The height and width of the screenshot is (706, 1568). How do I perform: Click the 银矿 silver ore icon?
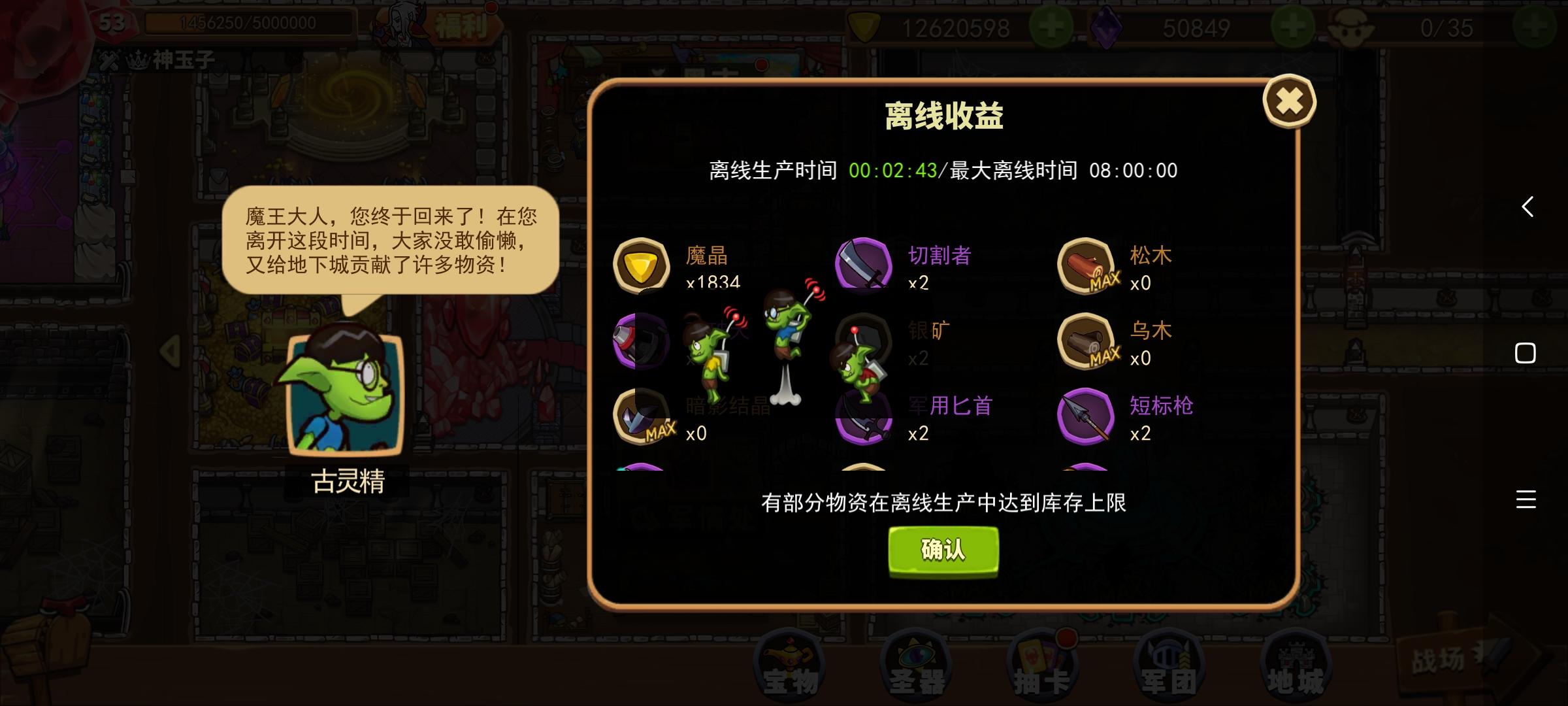[x=865, y=342]
